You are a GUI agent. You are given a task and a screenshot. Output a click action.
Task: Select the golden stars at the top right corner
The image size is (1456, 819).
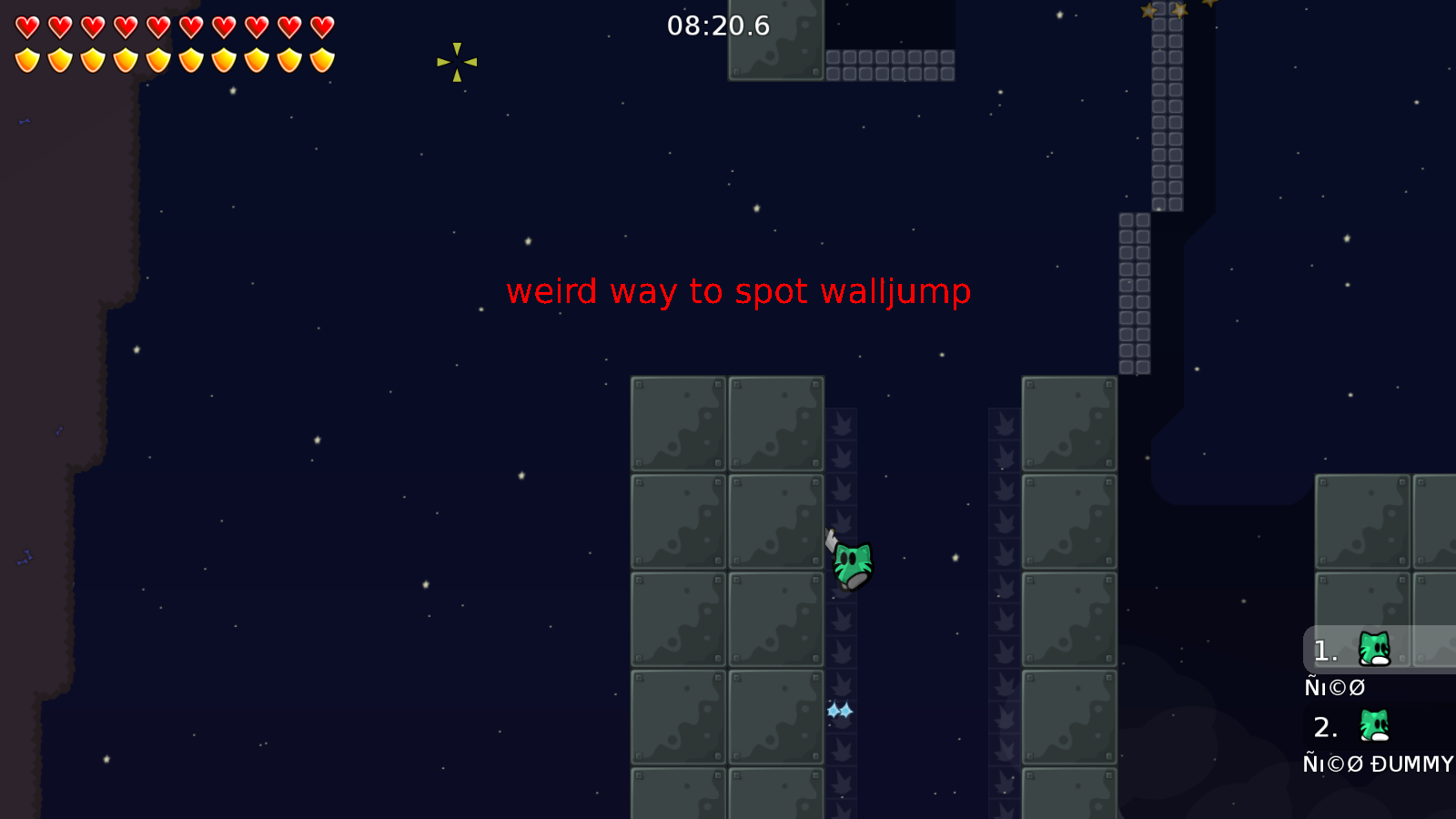[1174, 11]
